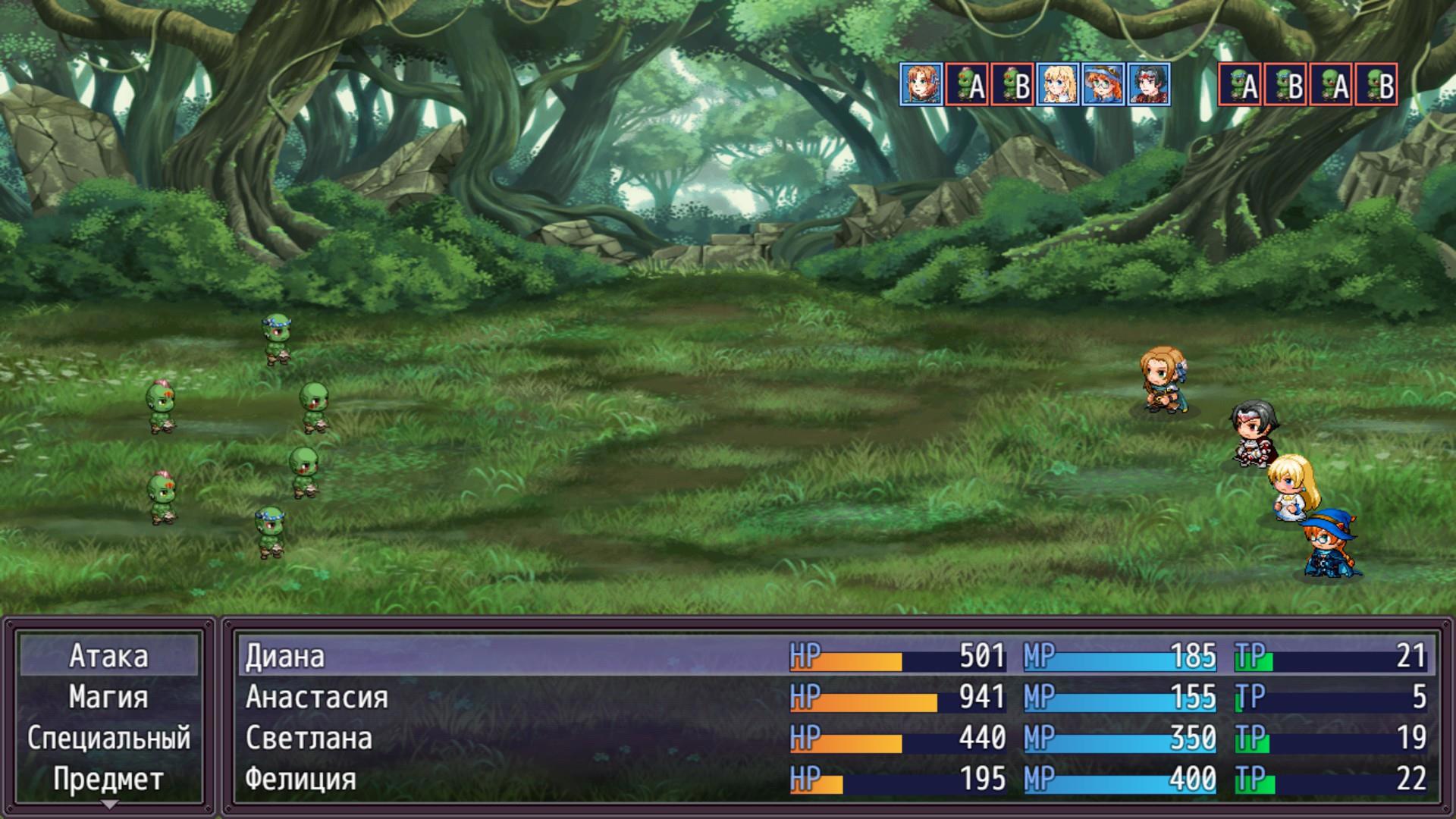Select Анастасия's status row

pos(834,697)
